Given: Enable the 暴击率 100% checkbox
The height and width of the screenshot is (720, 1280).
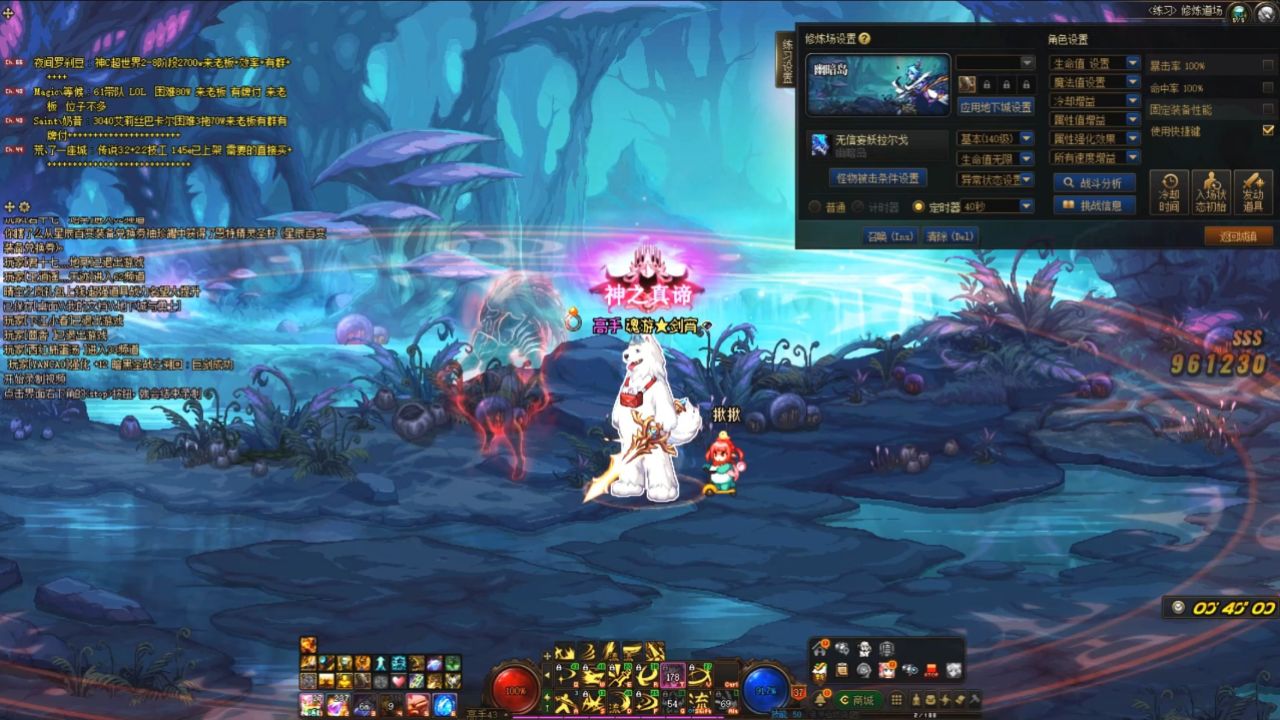Looking at the screenshot, I should pos(1265,65).
